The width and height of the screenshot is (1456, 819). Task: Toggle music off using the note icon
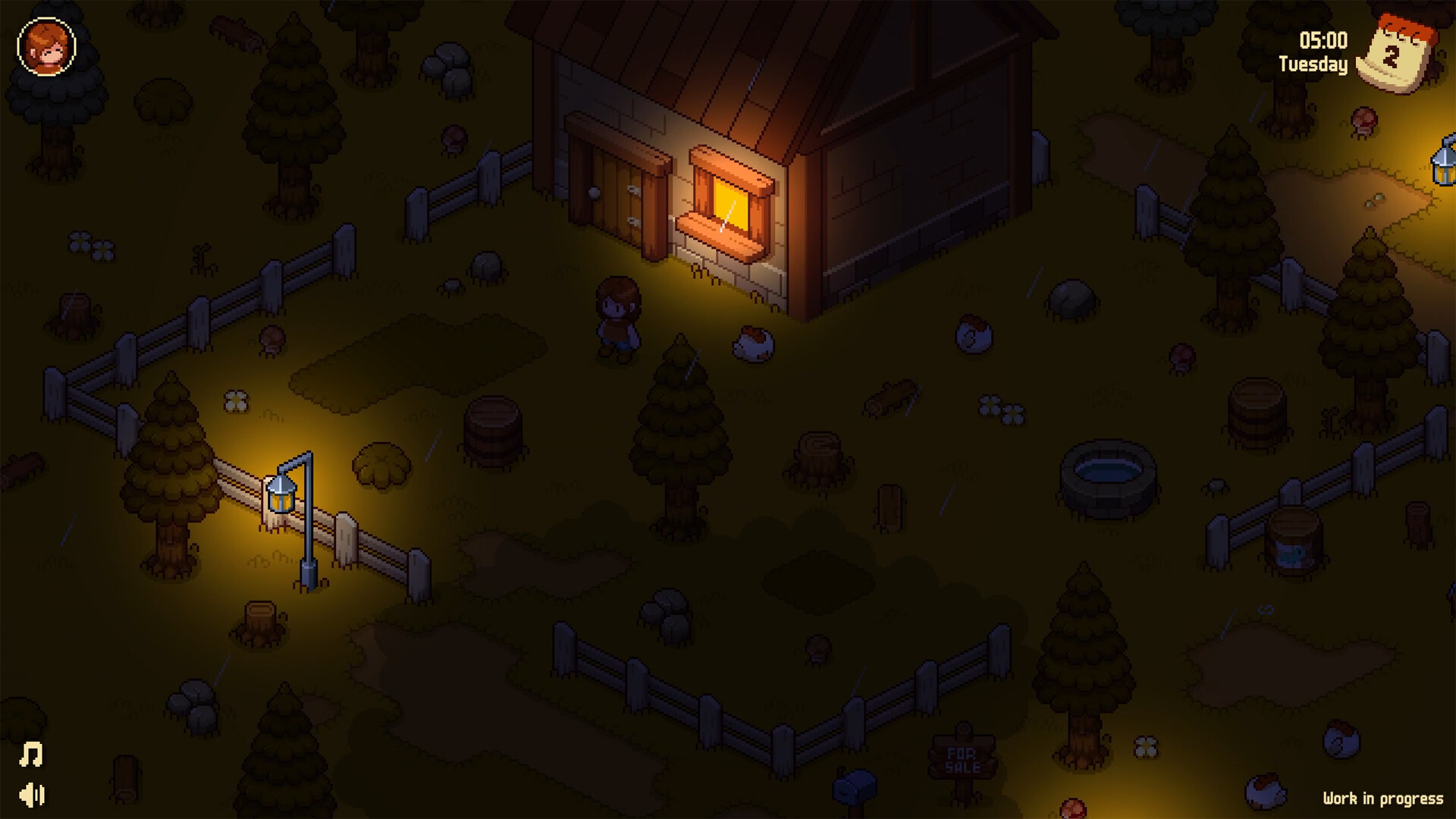(x=30, y=753)
